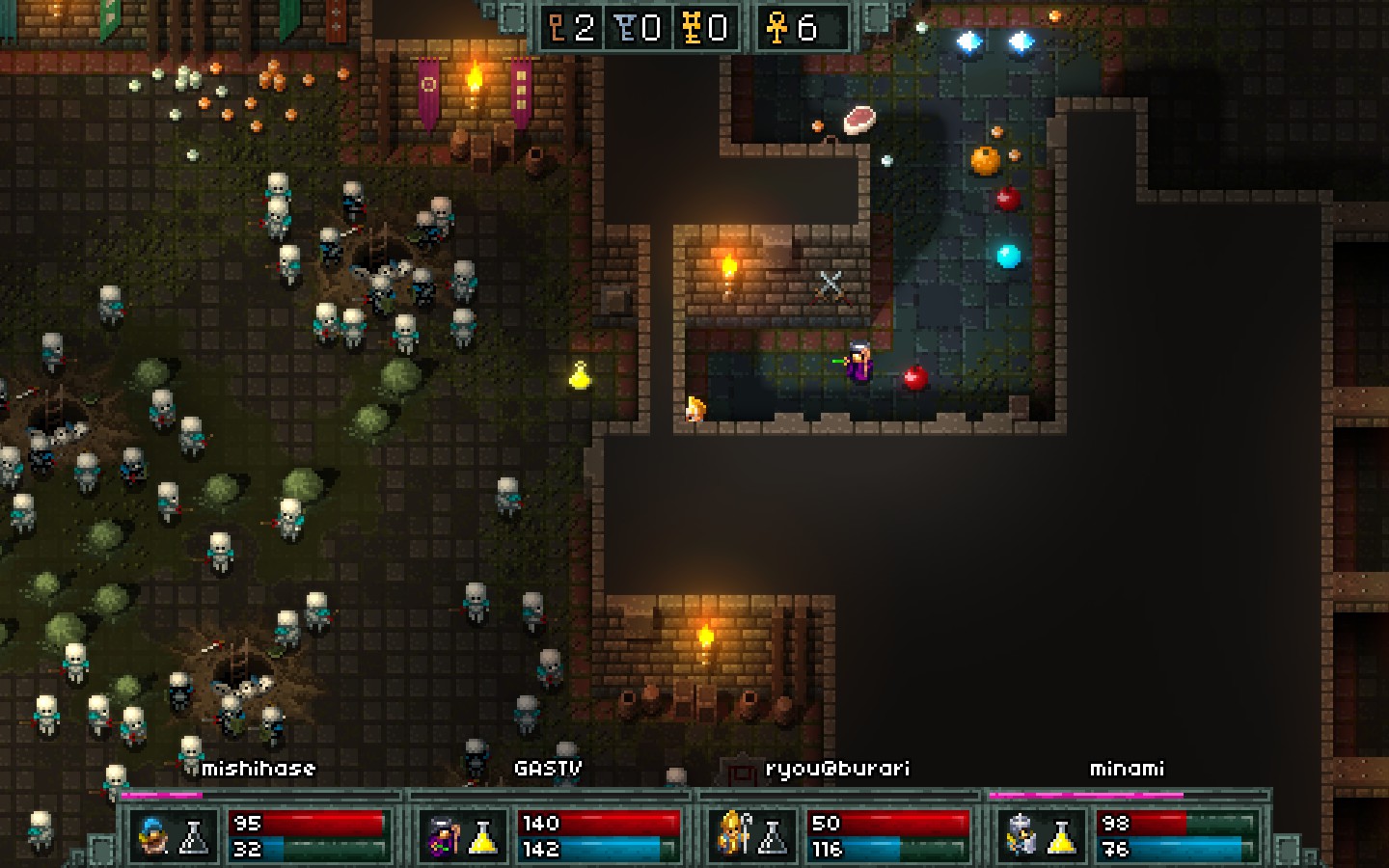The width and height of the screenshot is (1389, 868).
Task: Click the golden ankh lives icon
Action: click(x=776, y=28)
